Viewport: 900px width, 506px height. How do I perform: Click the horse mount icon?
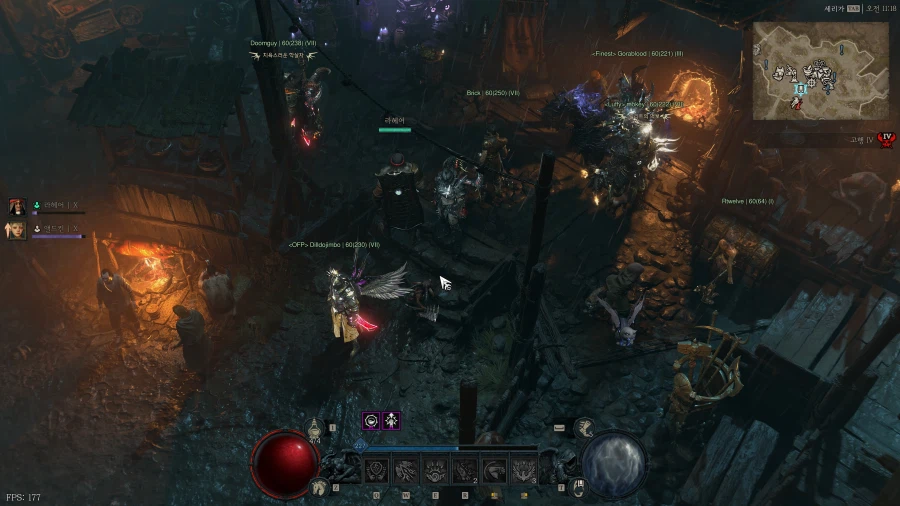[x=320, y=487]
